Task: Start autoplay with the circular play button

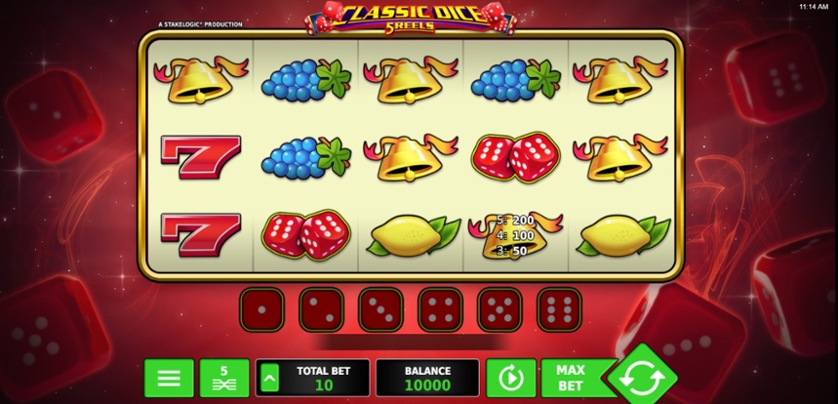Action: coord(510,378)
